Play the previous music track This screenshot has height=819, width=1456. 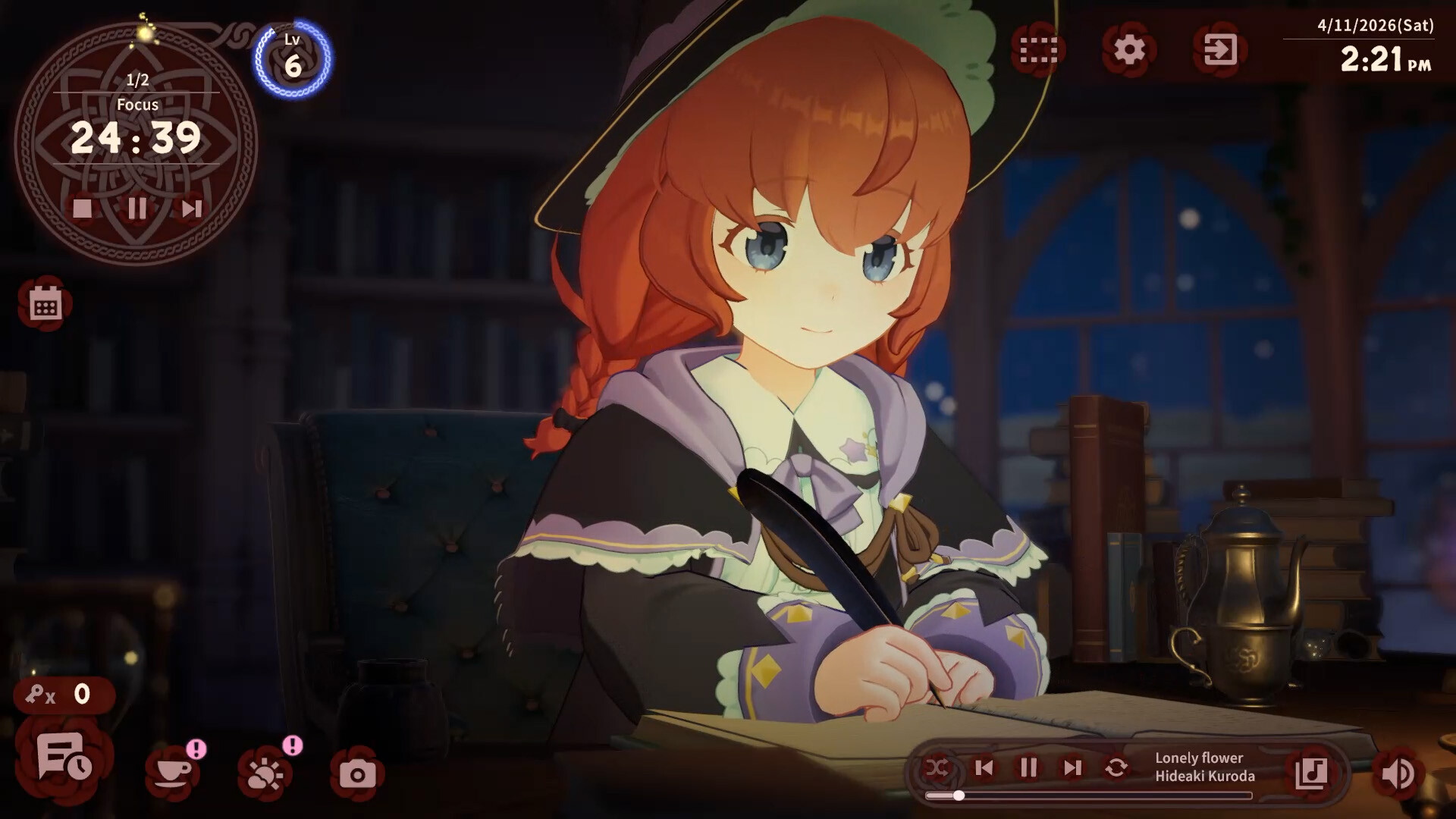pos(984,768)
